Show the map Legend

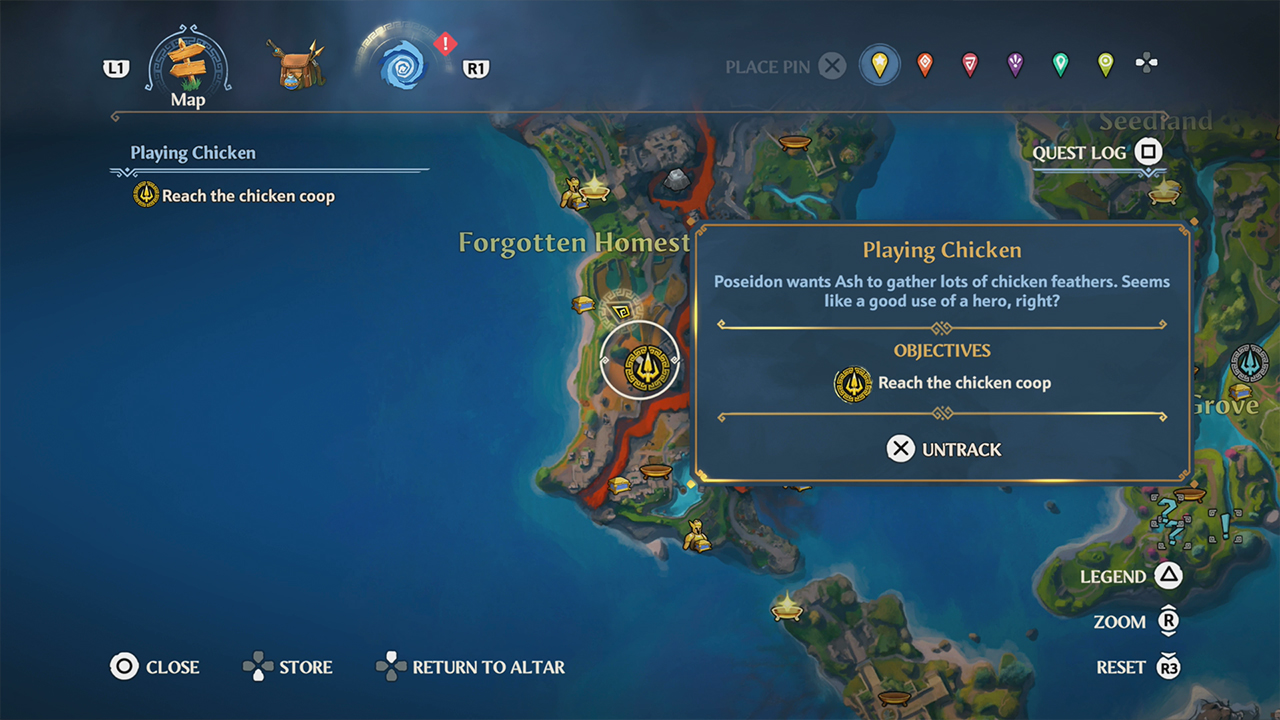click(x=1130, y=576)
